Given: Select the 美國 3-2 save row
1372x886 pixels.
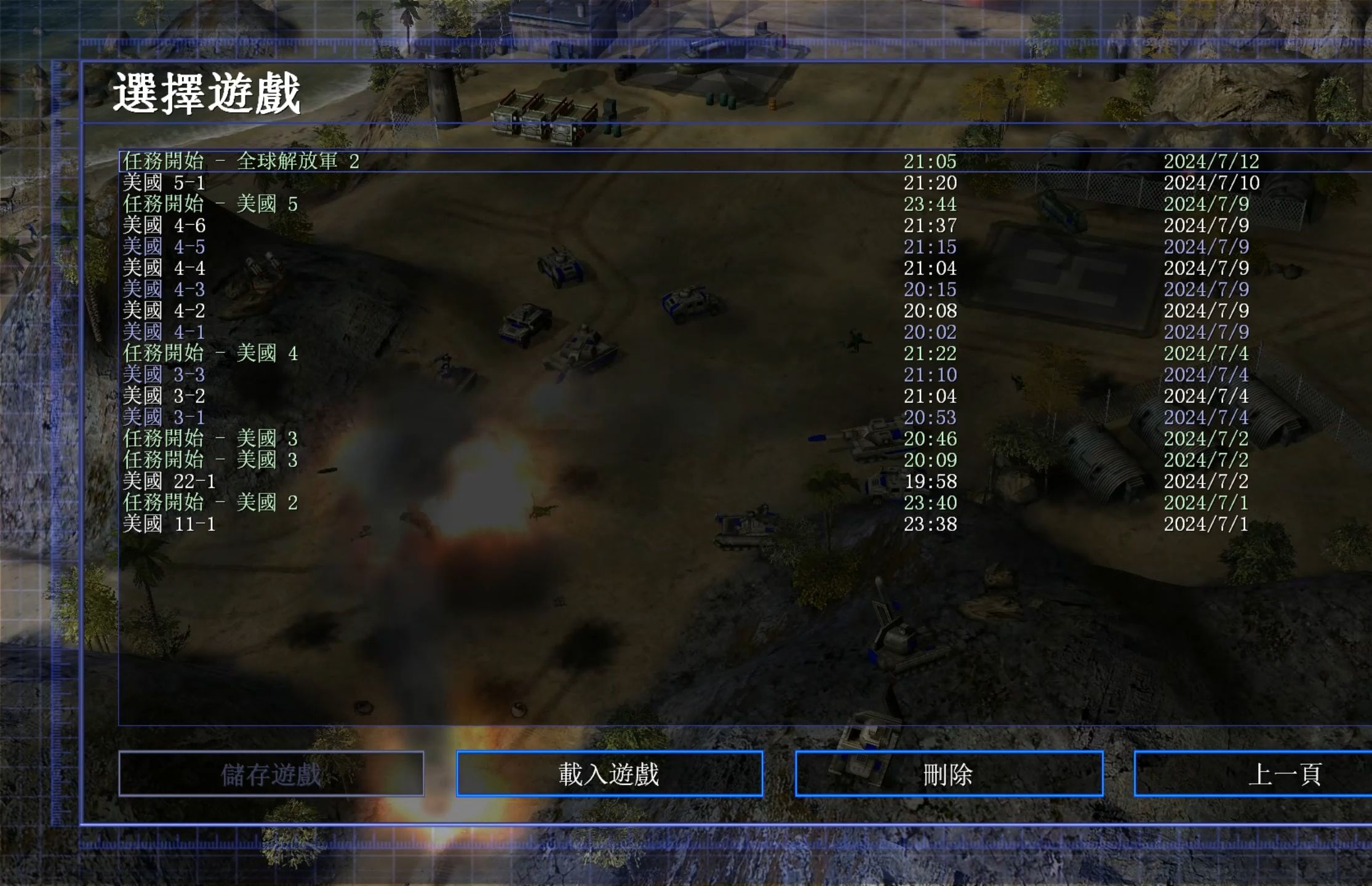Looking at the screenshot, I should point(164,396).
